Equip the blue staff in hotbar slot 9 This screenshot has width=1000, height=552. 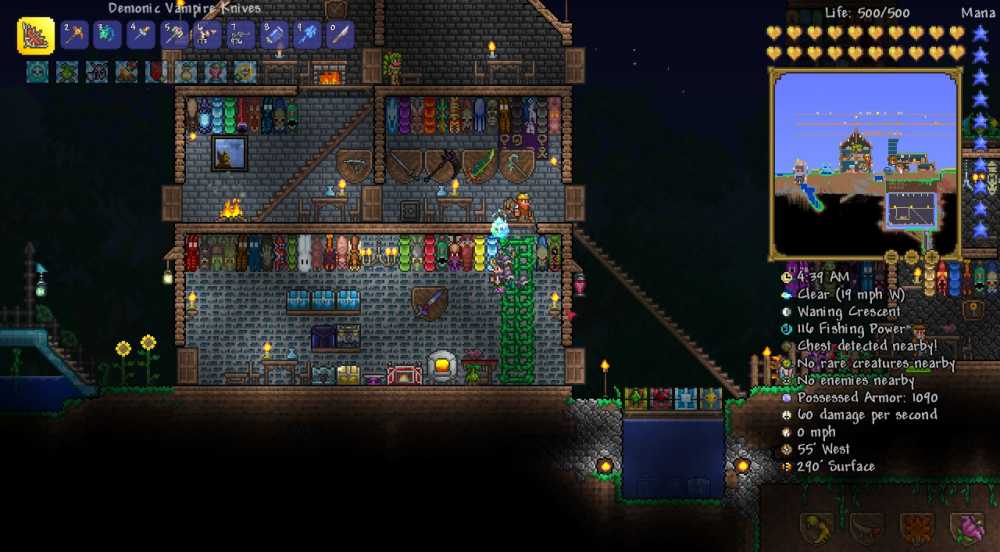point(307,35)
